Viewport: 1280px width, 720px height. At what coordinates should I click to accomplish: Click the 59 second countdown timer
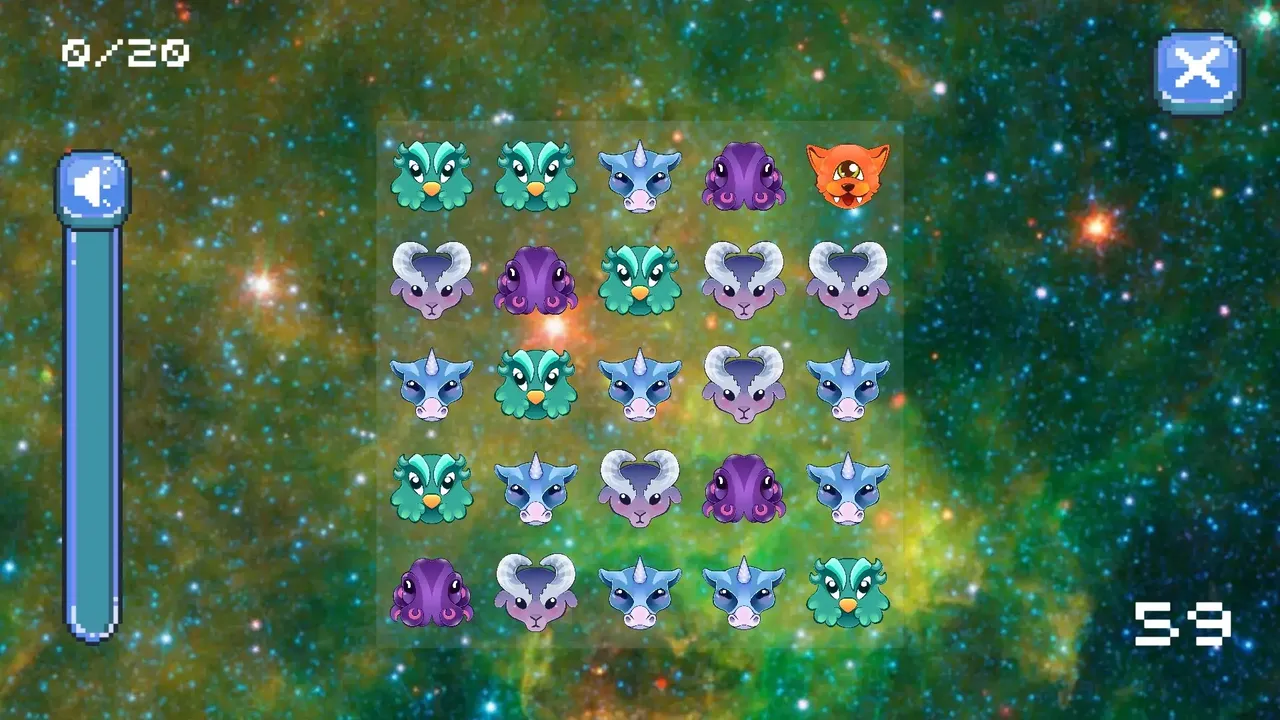pos(1185,625)
